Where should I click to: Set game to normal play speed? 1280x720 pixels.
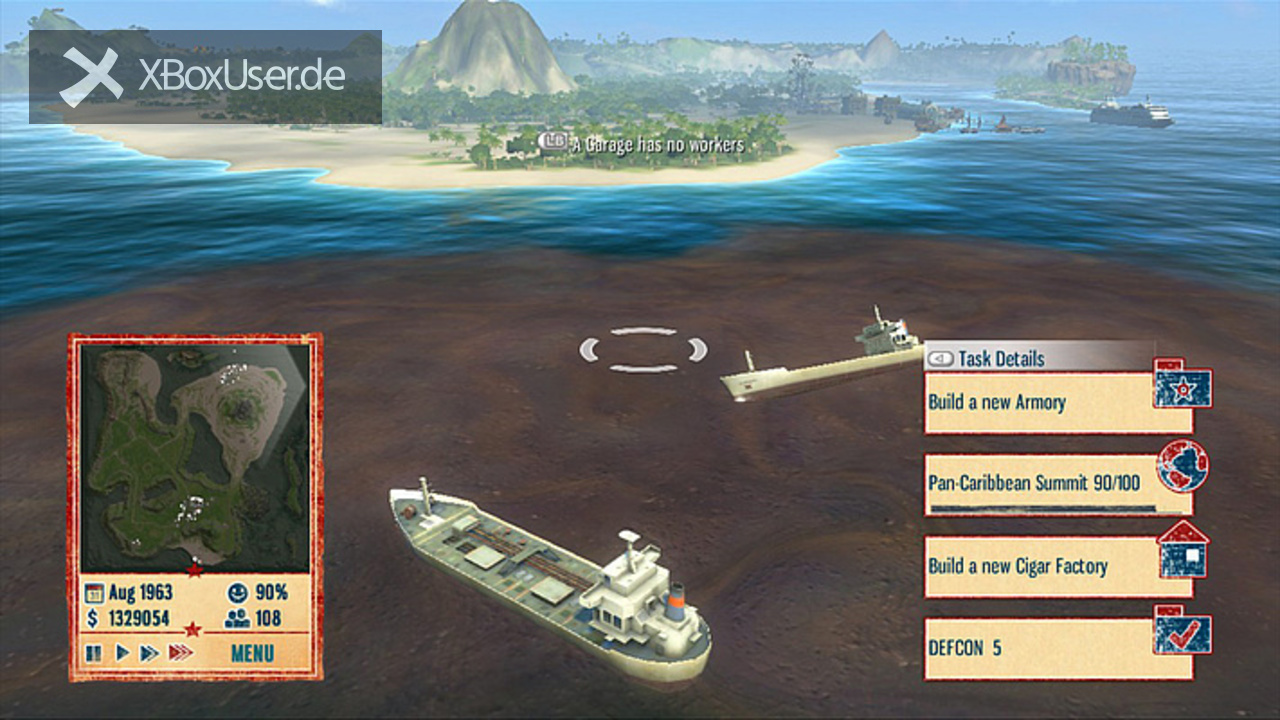tap(122, 654)
